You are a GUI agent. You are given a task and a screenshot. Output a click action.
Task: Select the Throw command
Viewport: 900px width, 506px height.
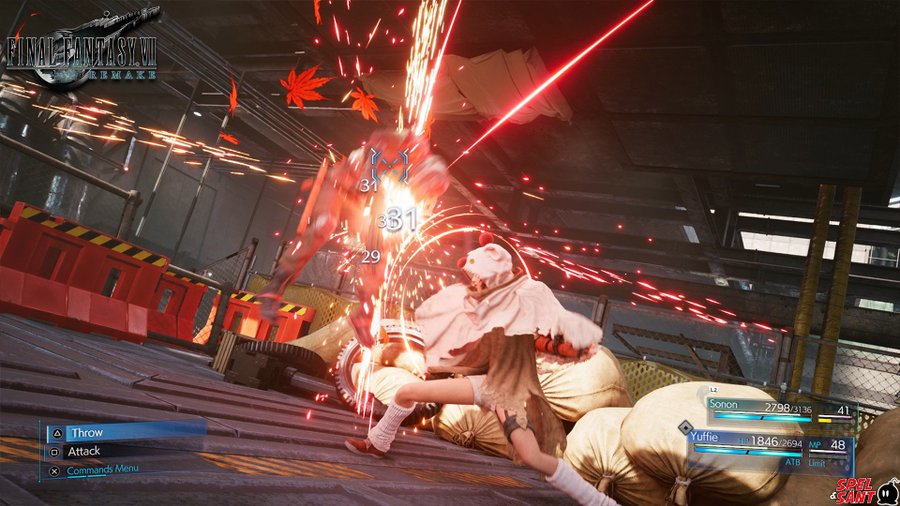87,433
